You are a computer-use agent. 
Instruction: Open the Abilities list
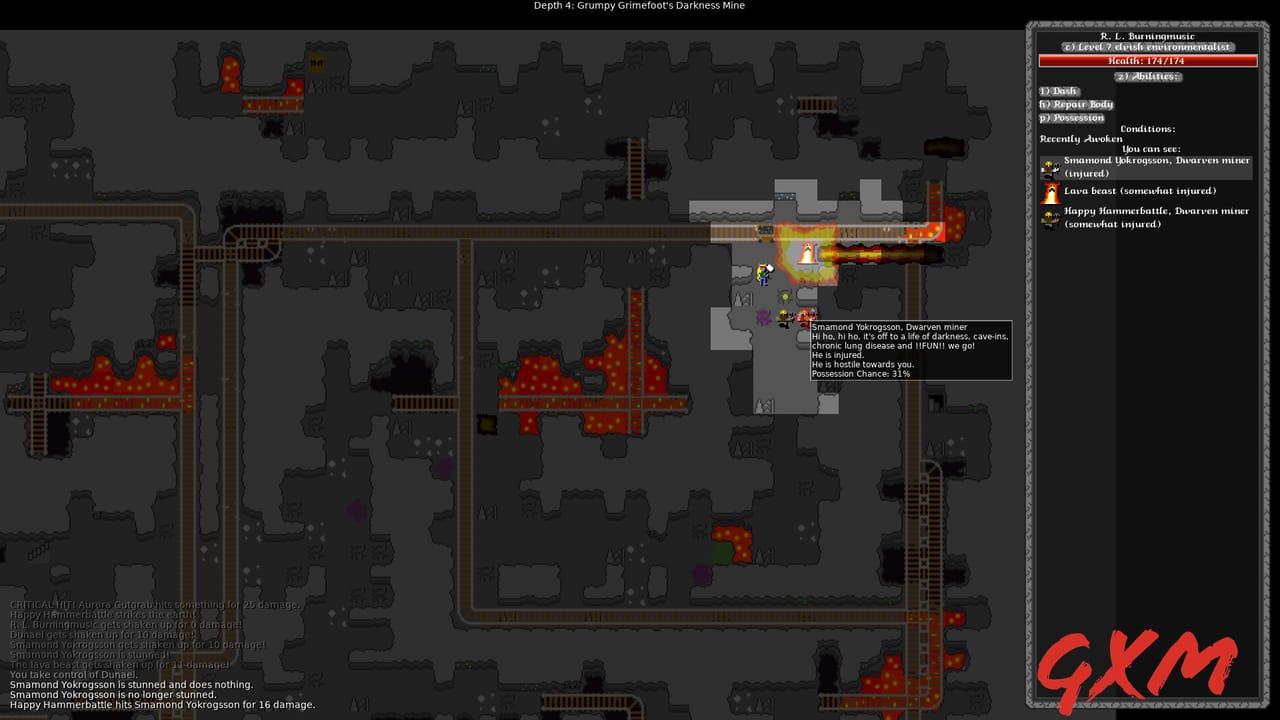[x=1148, y=76]
